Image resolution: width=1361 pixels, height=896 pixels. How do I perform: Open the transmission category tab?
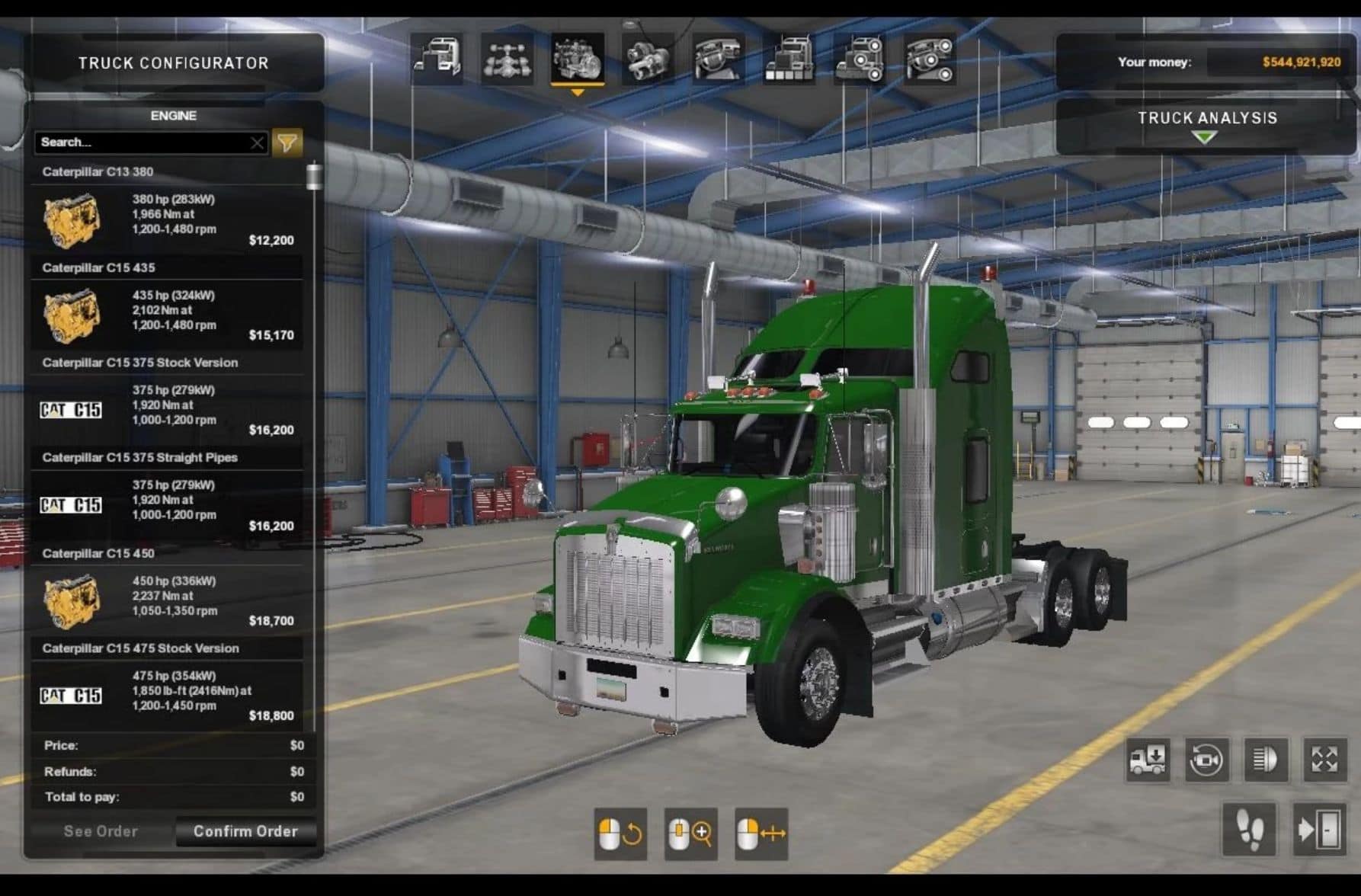coord(648,59)
